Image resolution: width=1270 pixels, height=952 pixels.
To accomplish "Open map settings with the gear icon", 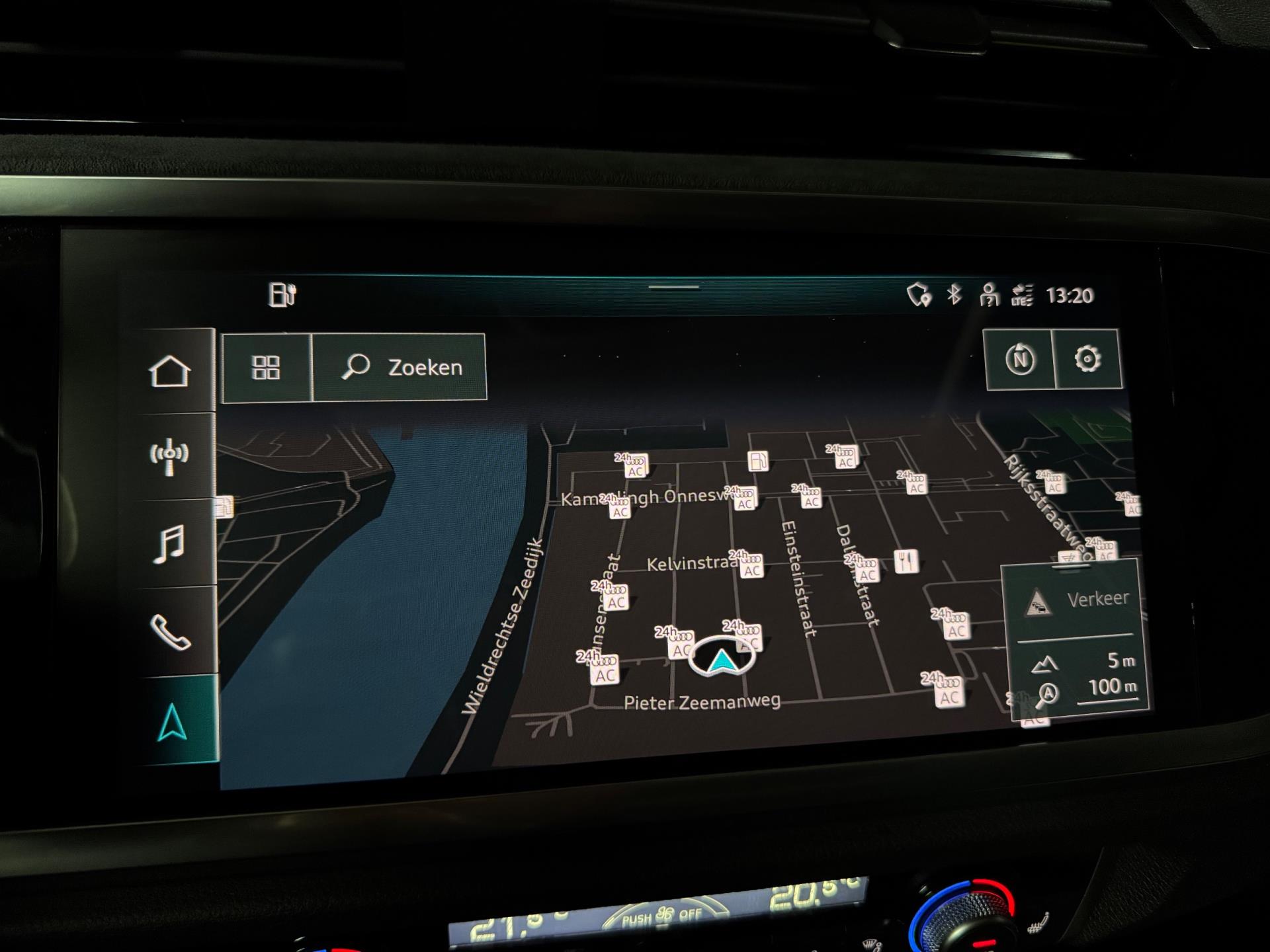I will [x=1087, y=359].
